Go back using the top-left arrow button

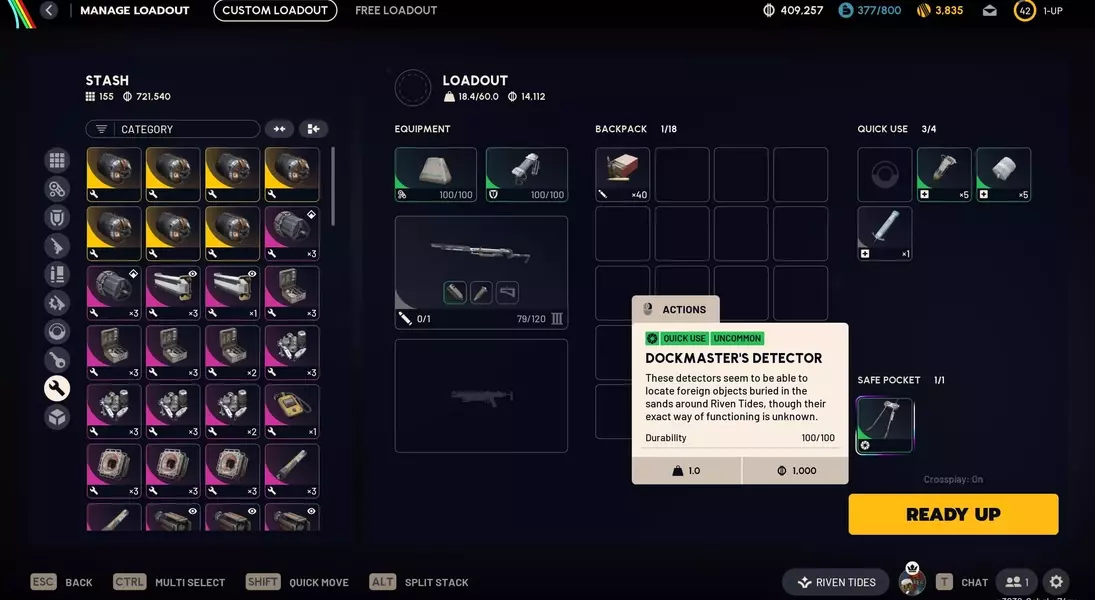tap(49, 11)
